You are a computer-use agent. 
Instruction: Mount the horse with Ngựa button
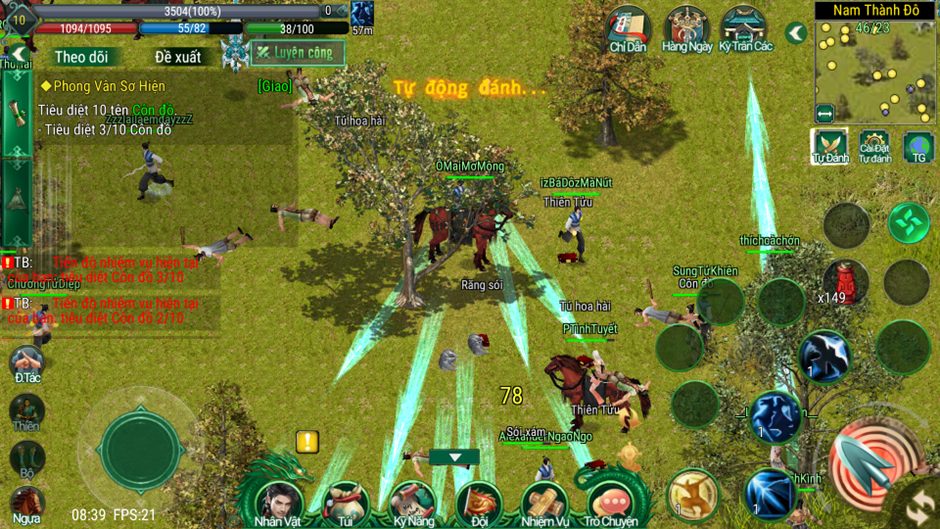point(27,502)
